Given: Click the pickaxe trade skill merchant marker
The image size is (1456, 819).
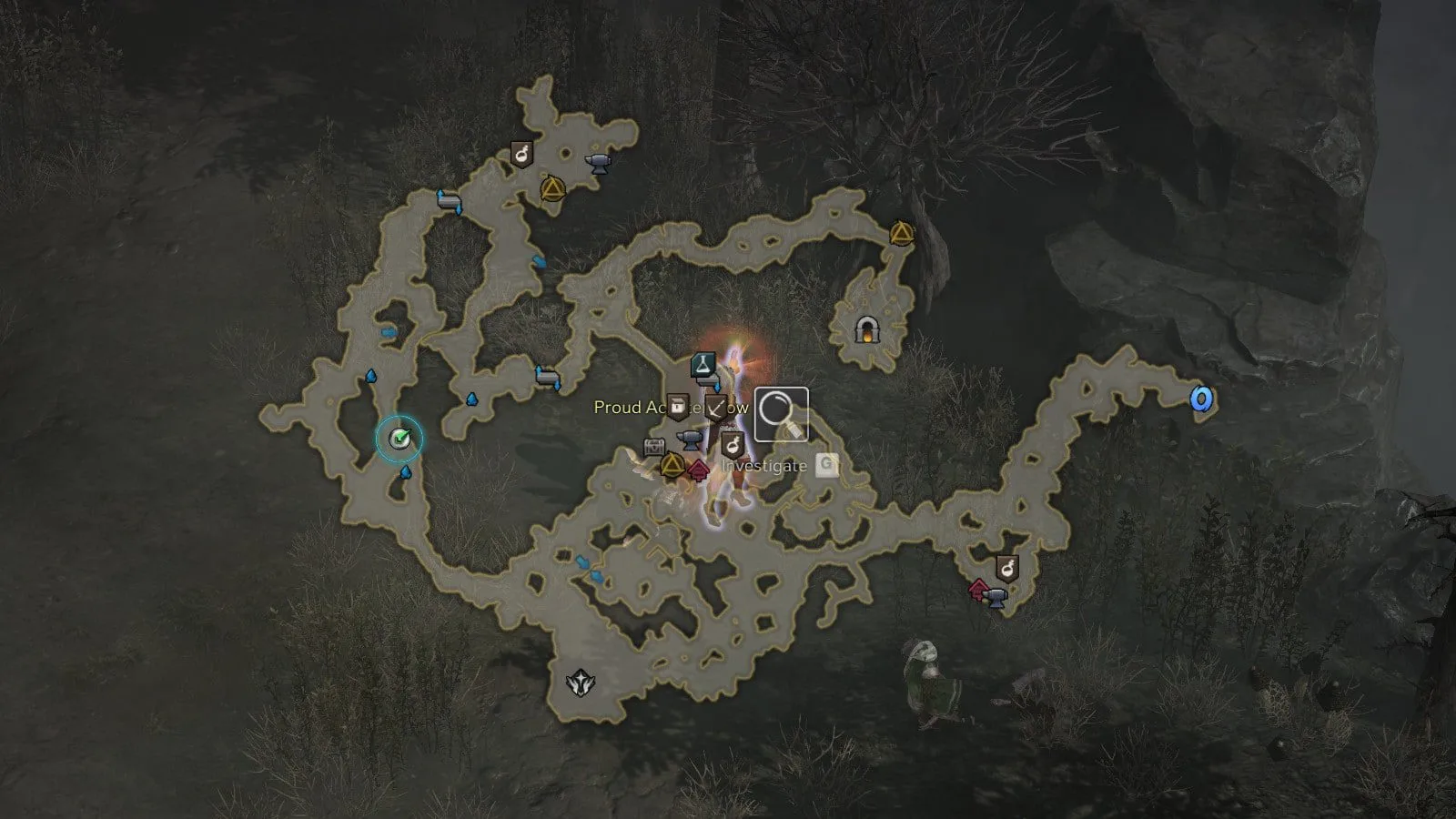Looking at the screenshot, I should pos(715,407).
